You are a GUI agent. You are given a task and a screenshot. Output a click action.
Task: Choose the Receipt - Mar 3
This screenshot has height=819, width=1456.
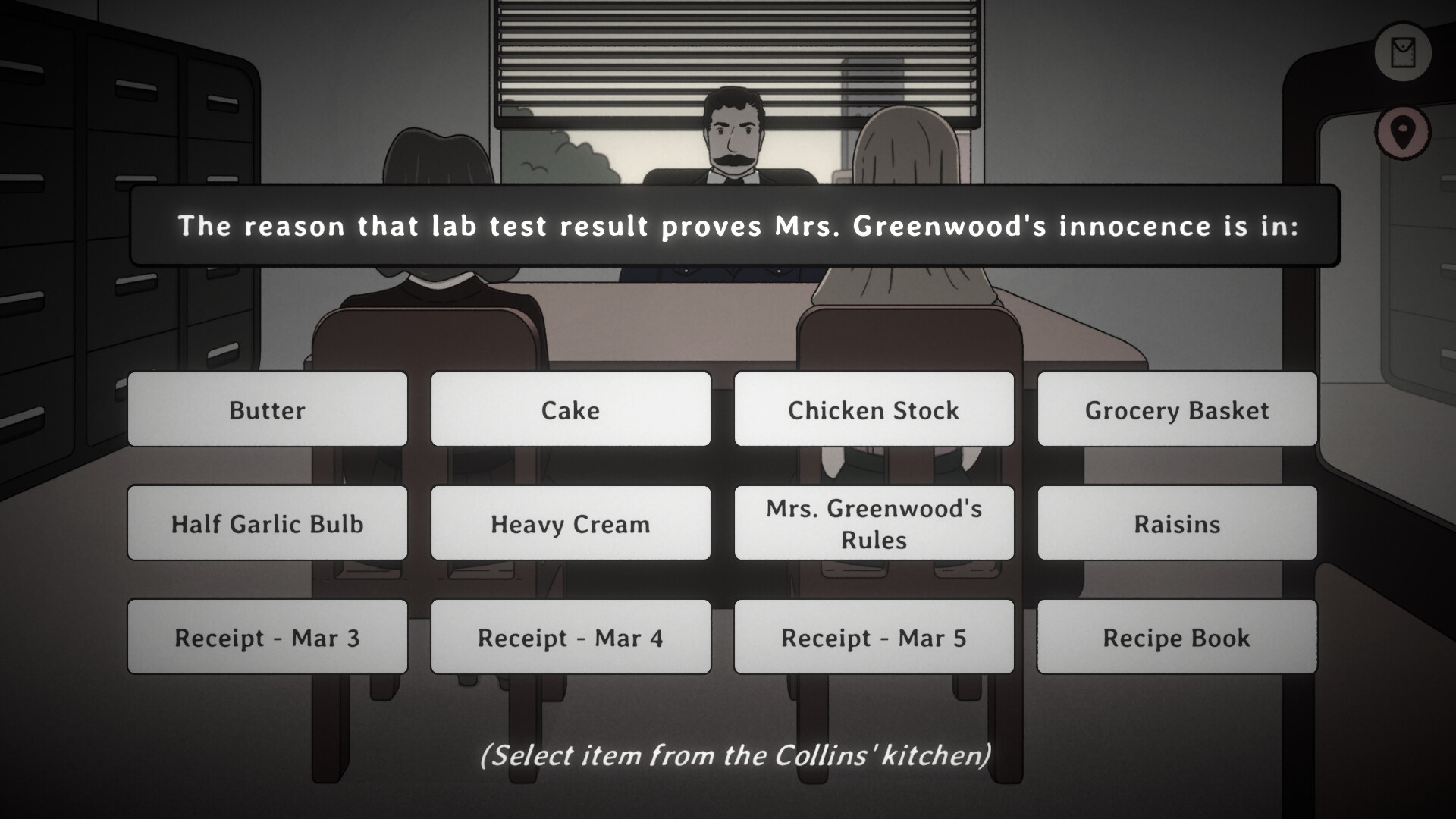click(267, 638)
